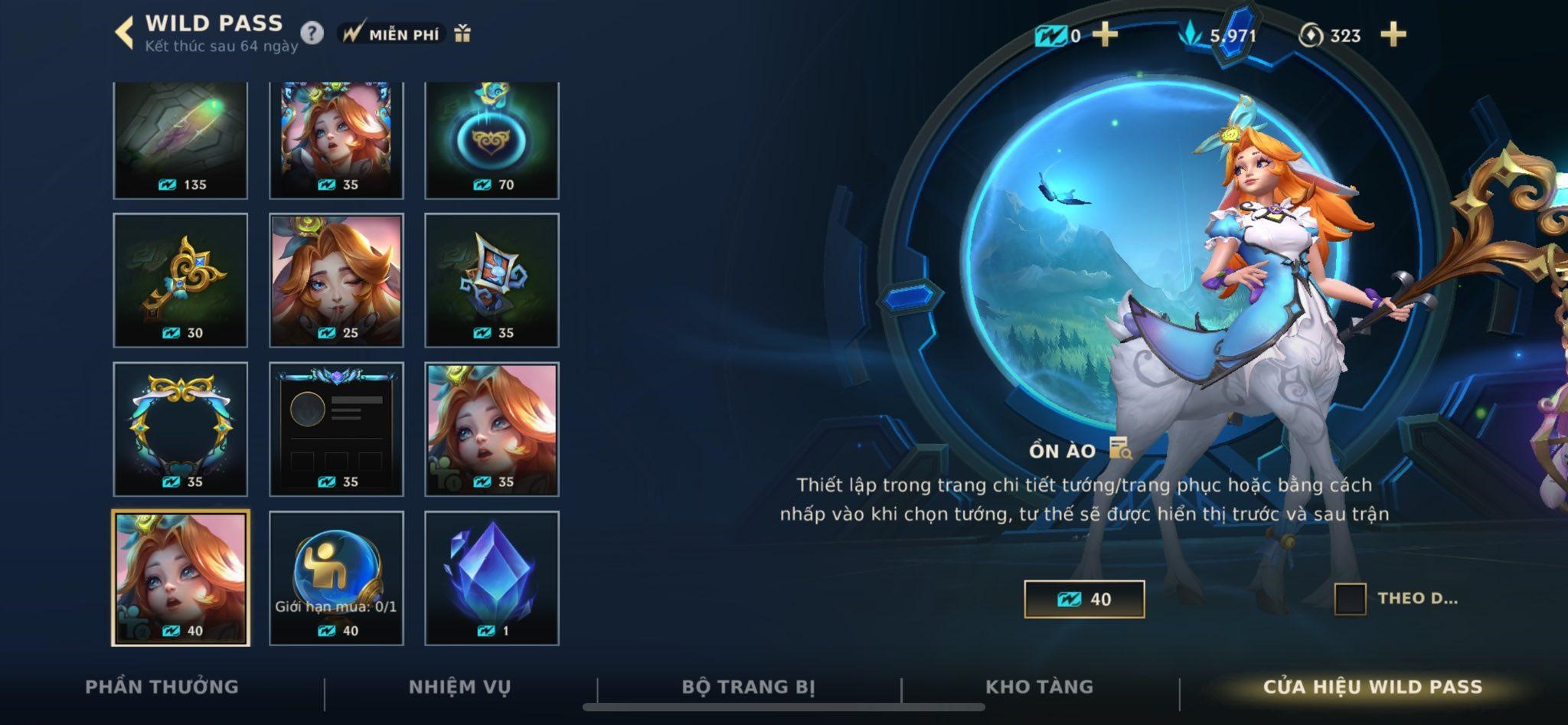Pick the profile card banner costing 35
The width and height of the screenshot is (1568, 725).
coord(336,429)
